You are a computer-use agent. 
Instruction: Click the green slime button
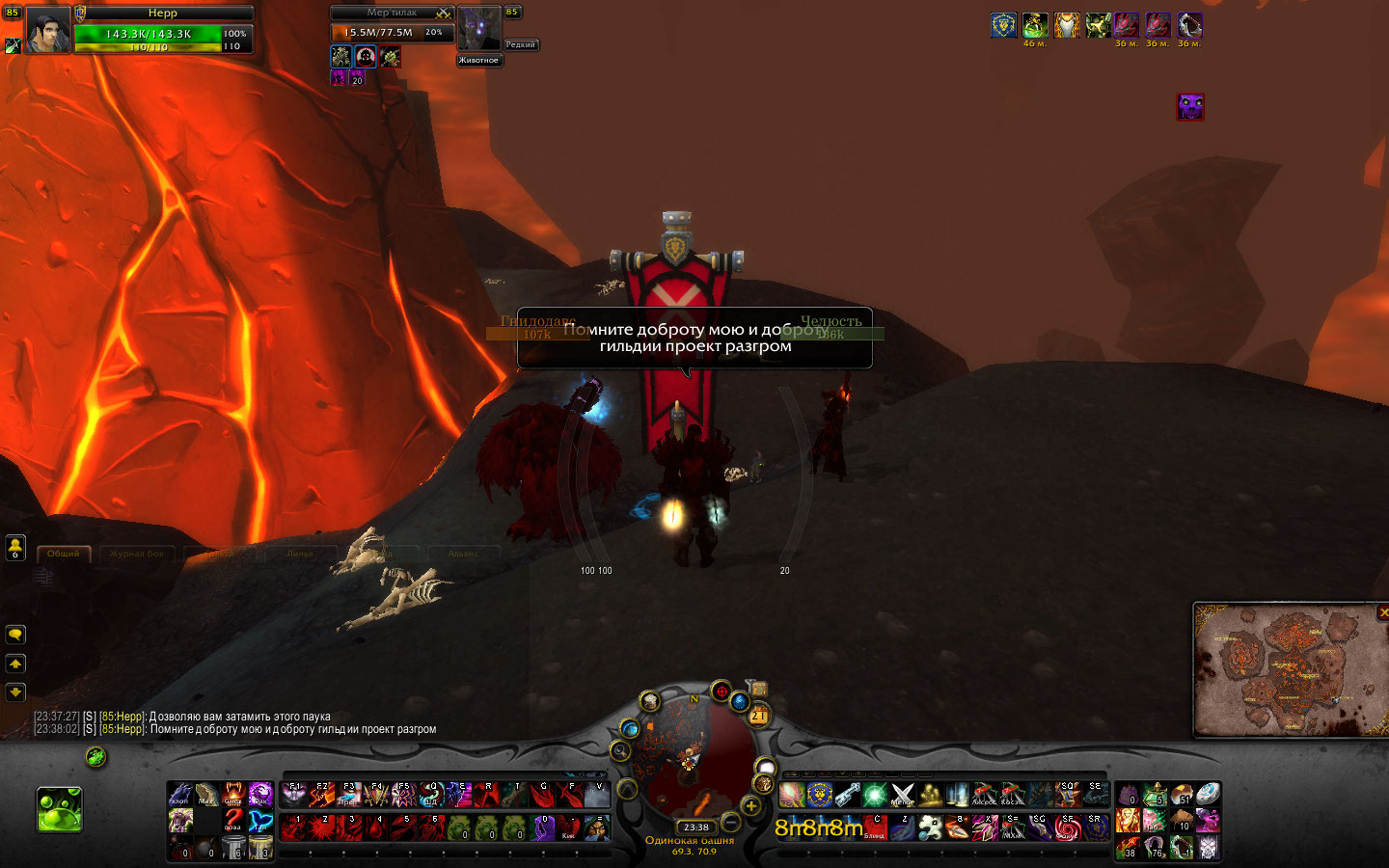(60, 809)
